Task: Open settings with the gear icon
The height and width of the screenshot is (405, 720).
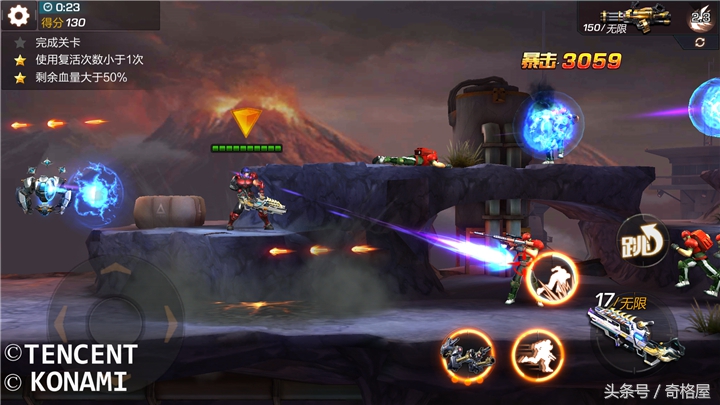Action: tap(18, 15)
